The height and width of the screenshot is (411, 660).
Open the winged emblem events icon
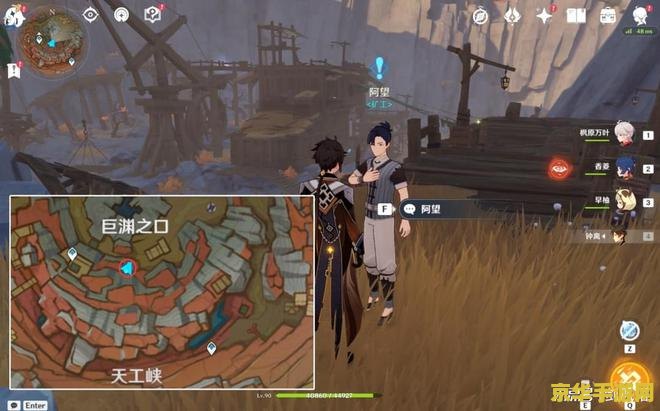tap(511, 16)
